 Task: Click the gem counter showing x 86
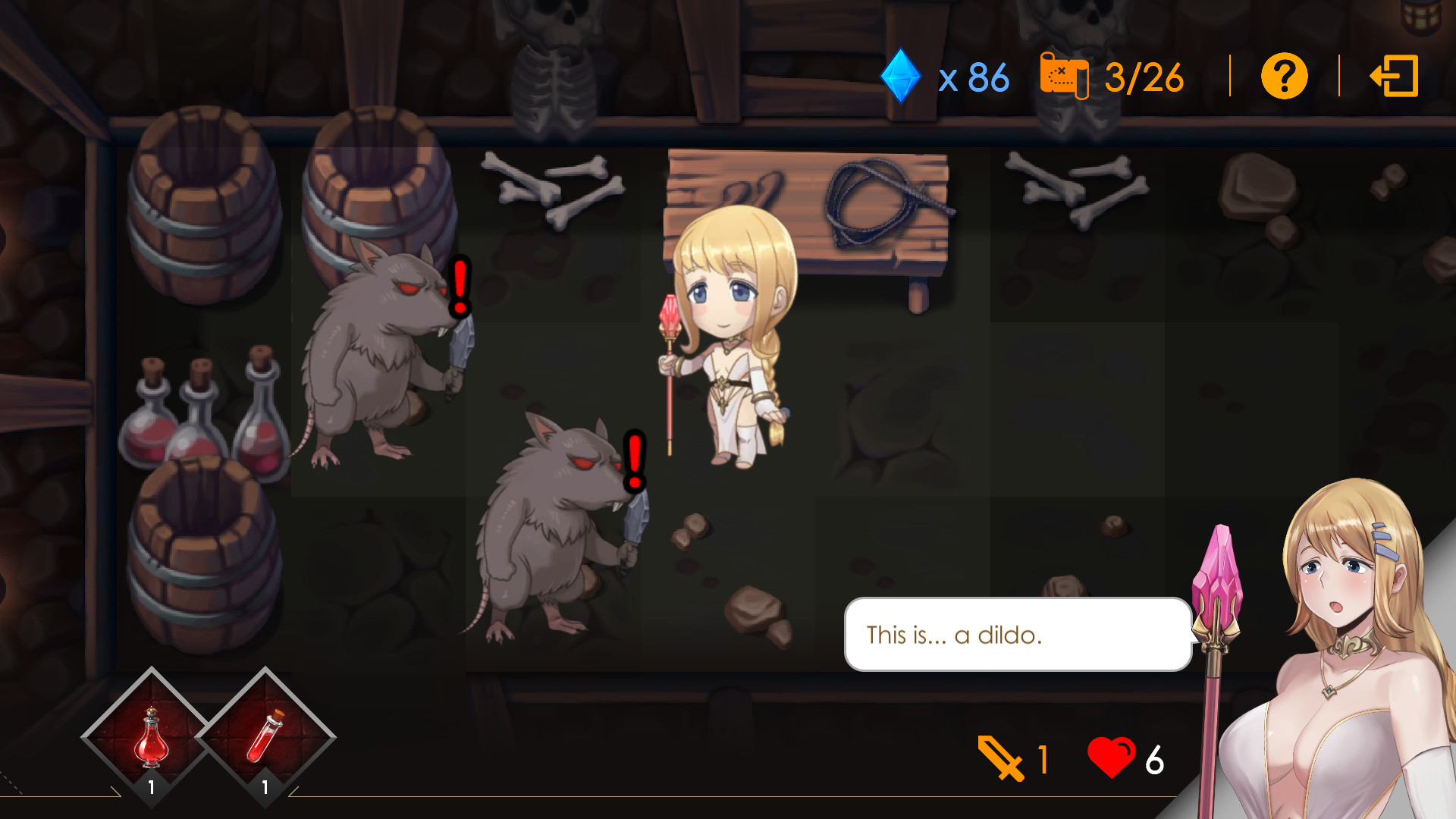(973, 76)
